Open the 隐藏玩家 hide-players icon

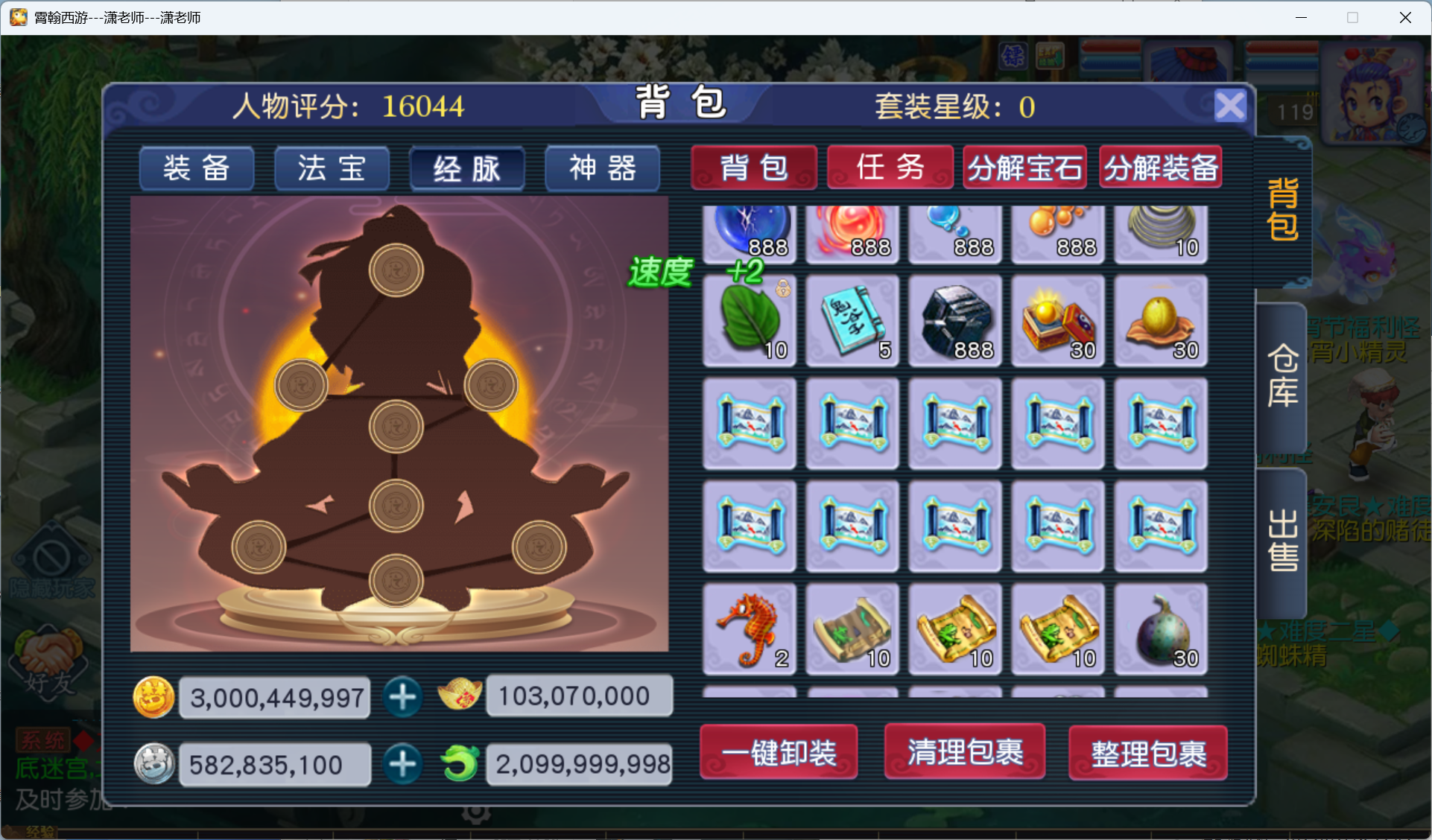[x=47, y=555]
